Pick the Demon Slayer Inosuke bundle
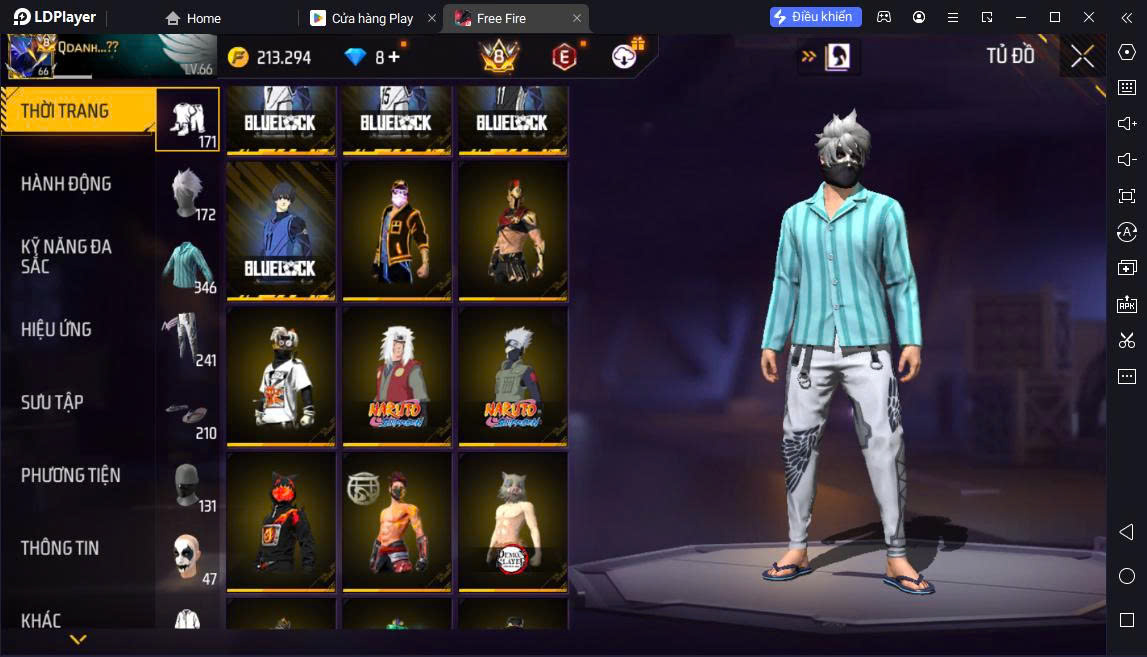 click(x=513, y=520)
